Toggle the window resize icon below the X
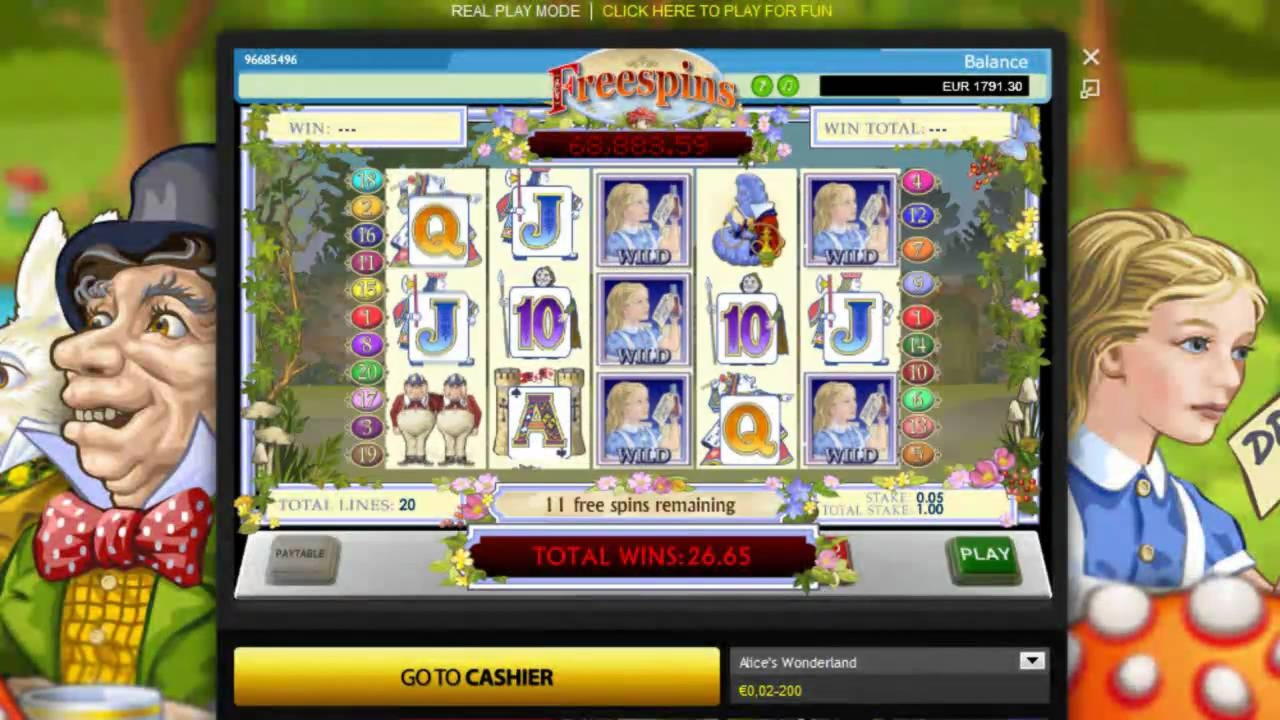1280x720 pixels. coord(1090,89)
